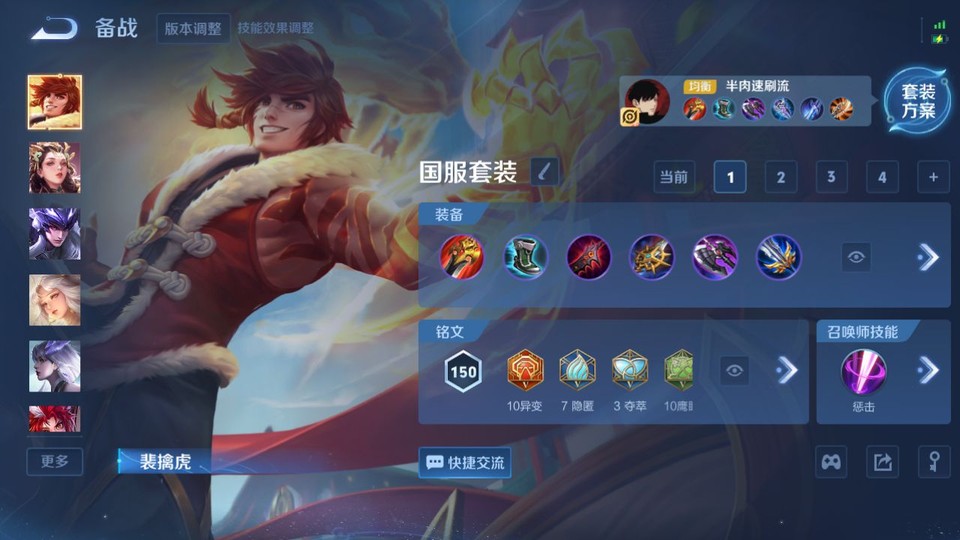This screenshot has width=960, height=540.
Task: Switch to loadout slot 4
Action: click(882, 177)
